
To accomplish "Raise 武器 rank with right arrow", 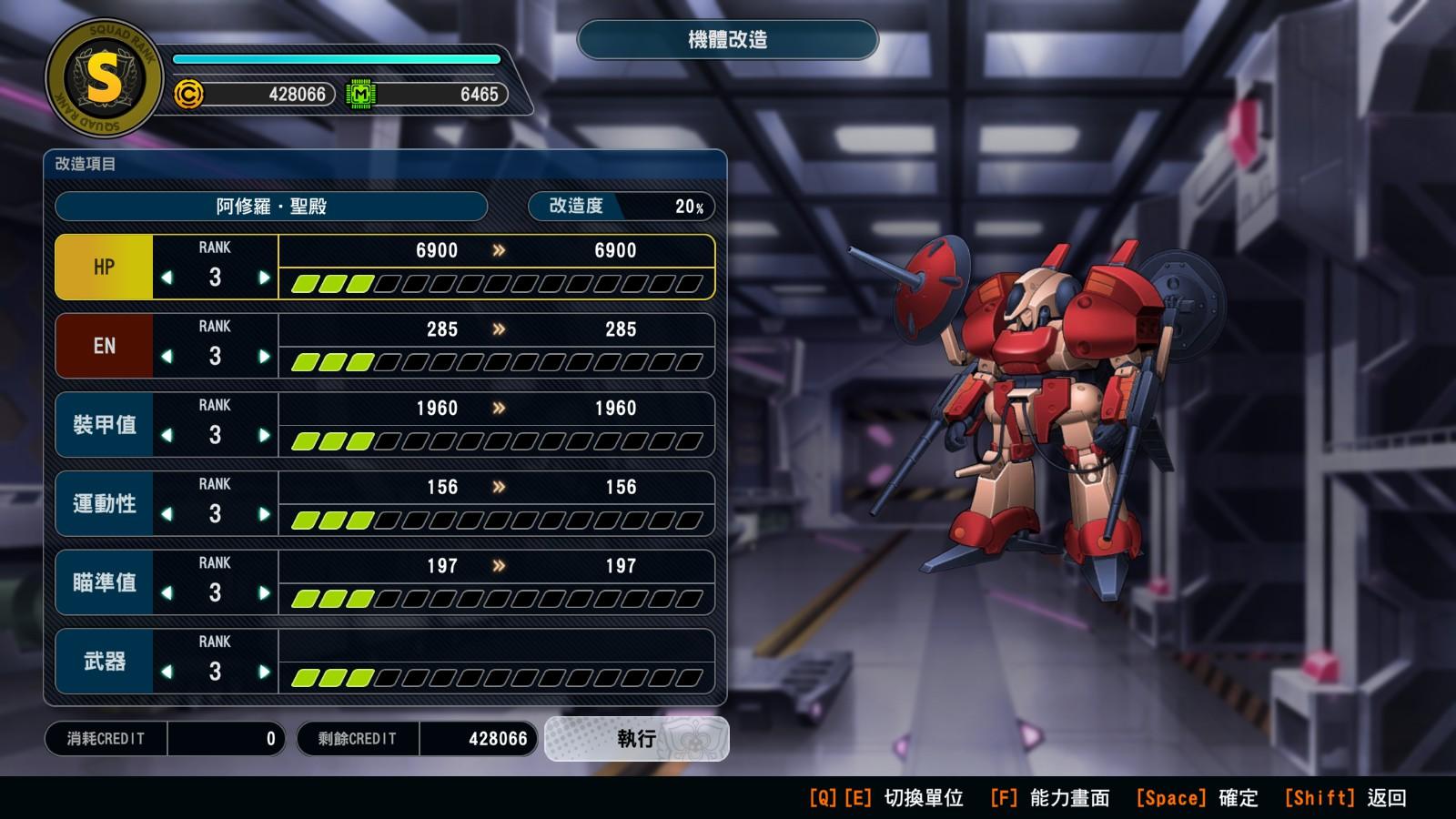I will 264,672.
